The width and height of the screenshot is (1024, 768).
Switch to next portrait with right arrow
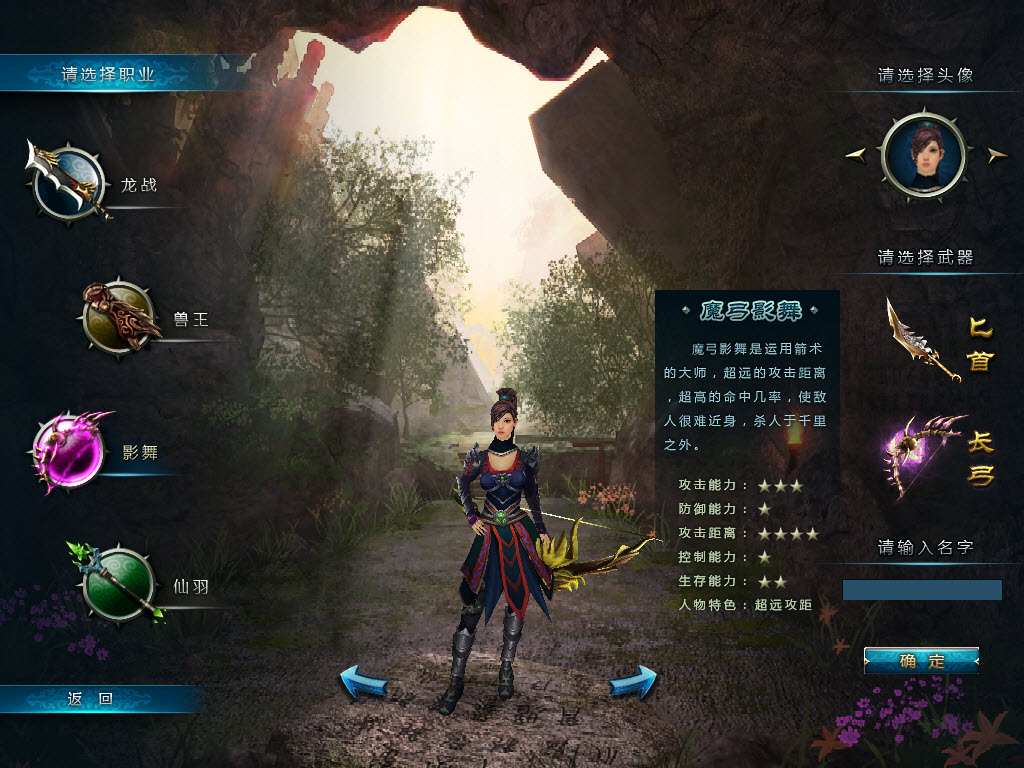996,155
